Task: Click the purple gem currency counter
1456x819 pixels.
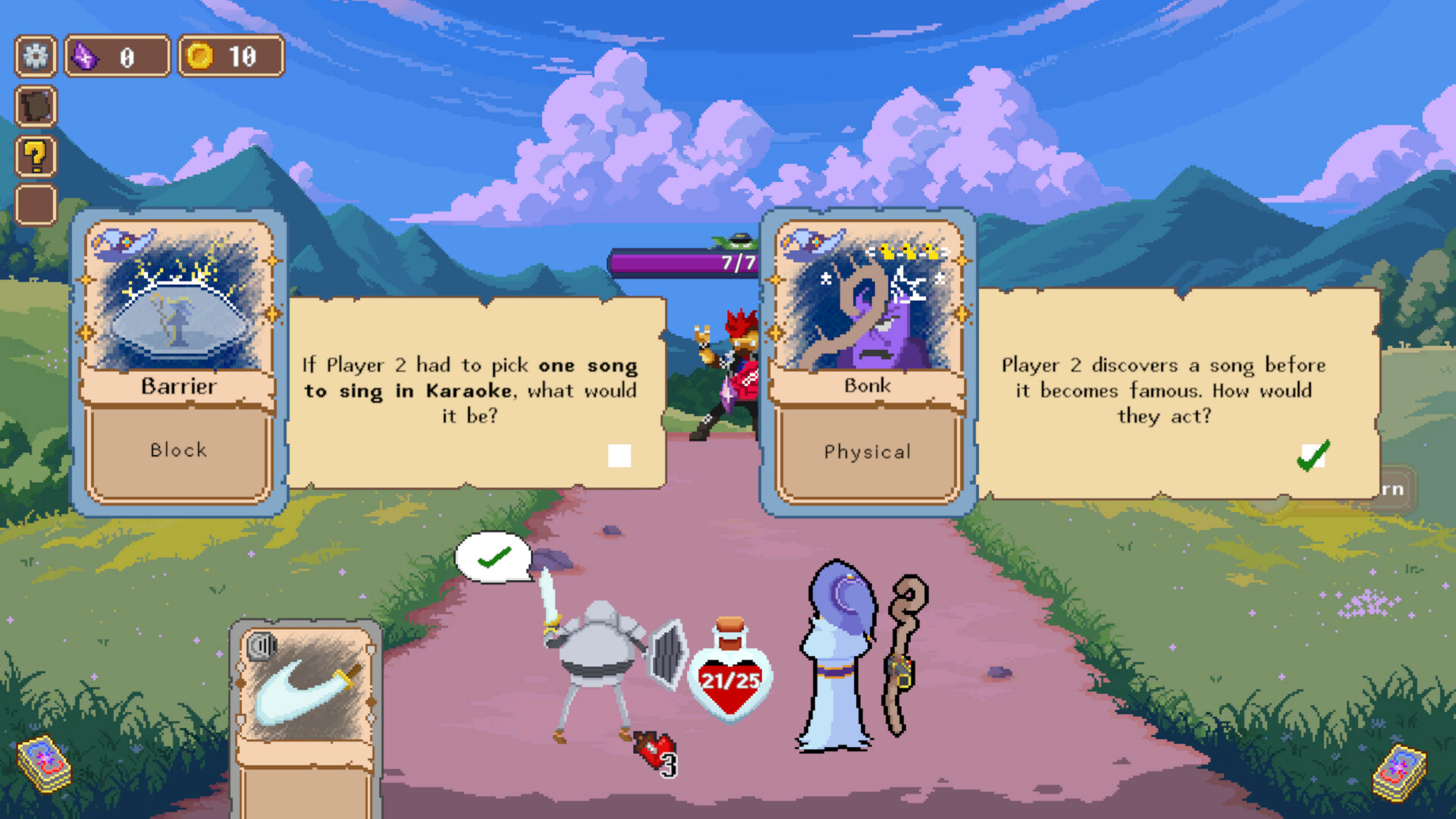Action: [116, 55]
